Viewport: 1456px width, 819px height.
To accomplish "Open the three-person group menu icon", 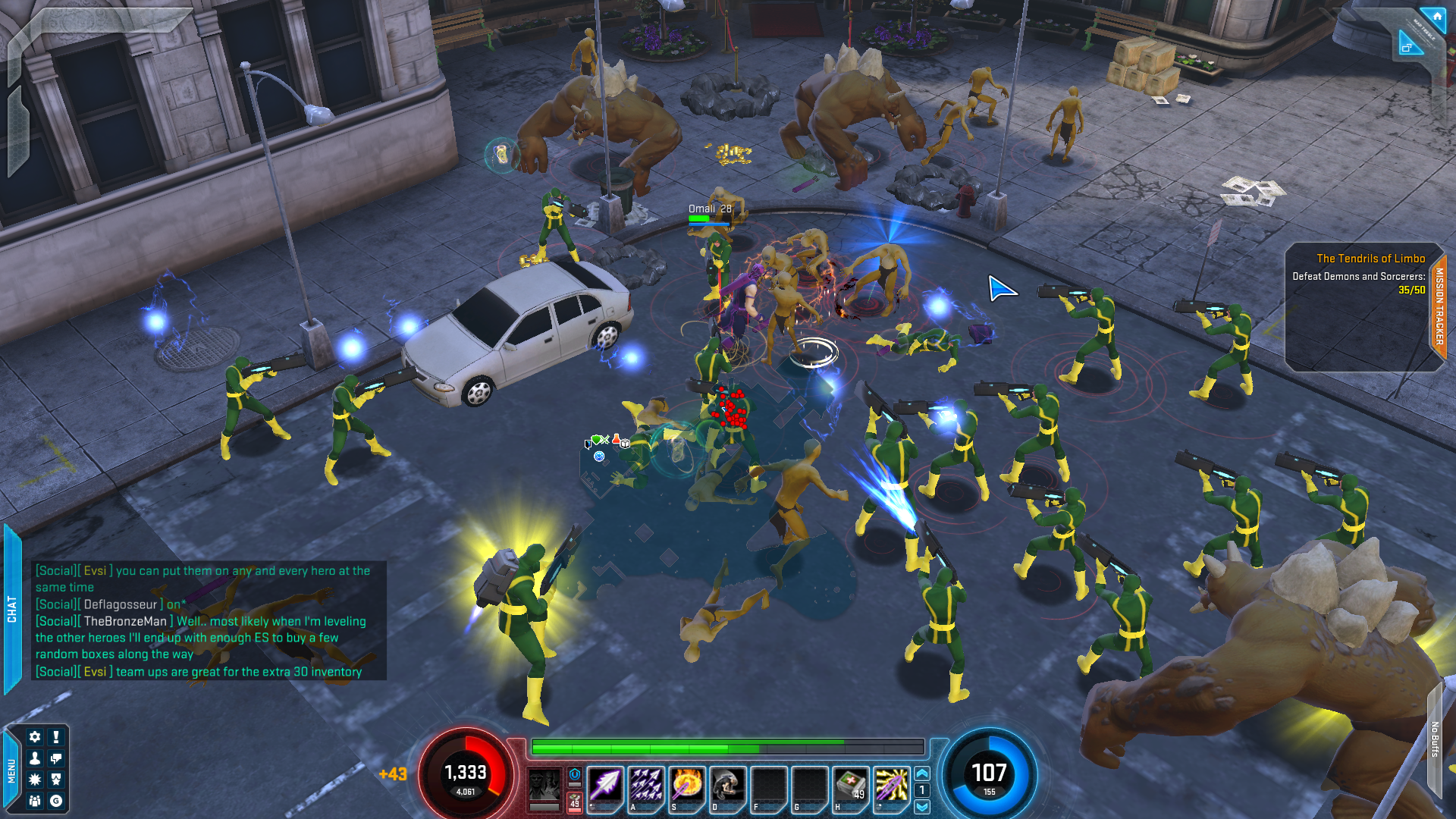I will click(x=35, y=801).
